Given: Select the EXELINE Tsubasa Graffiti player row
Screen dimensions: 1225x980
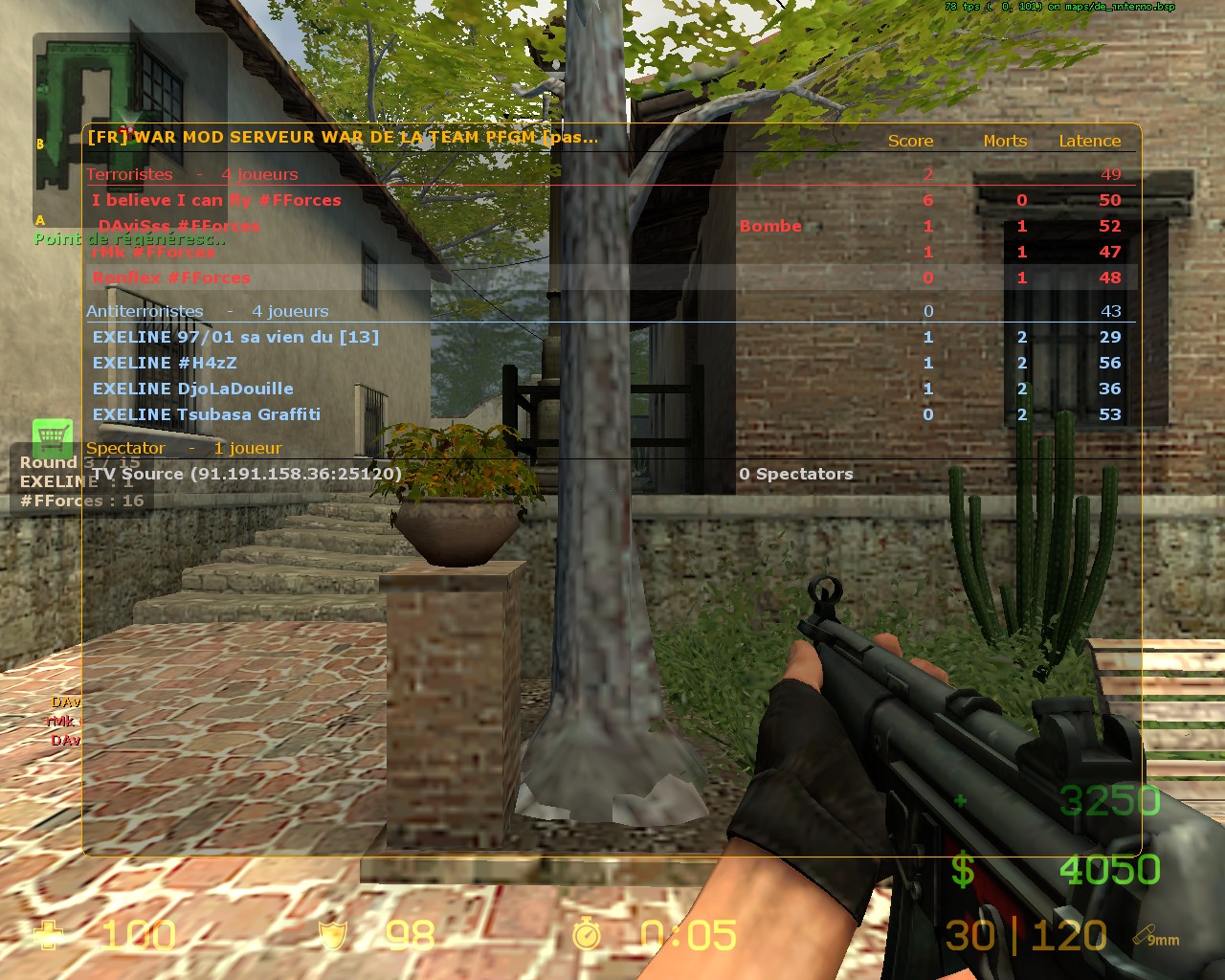Looking at the screenshot, I should coord(207,414).
